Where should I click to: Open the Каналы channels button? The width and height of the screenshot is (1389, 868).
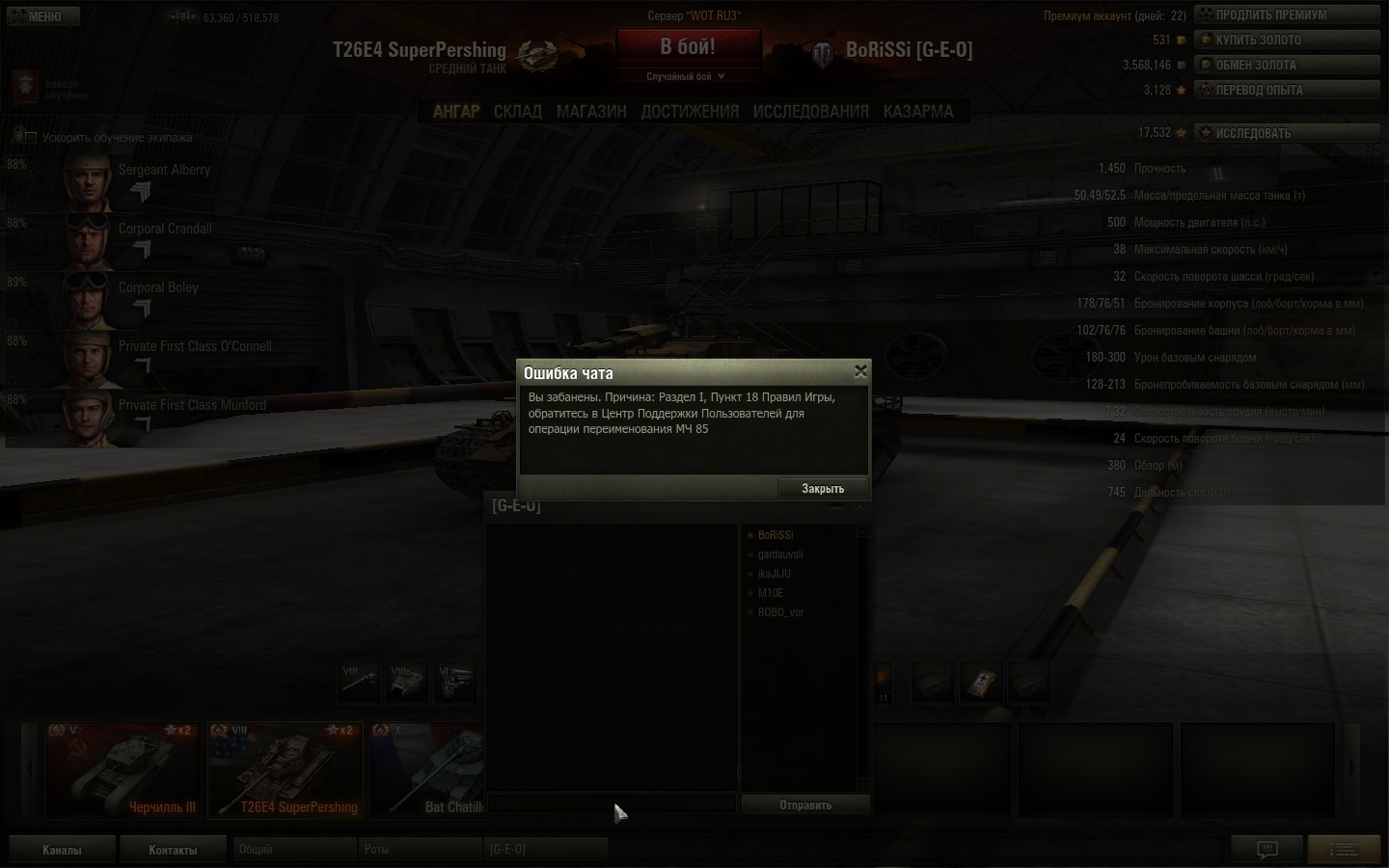[62, 850]
